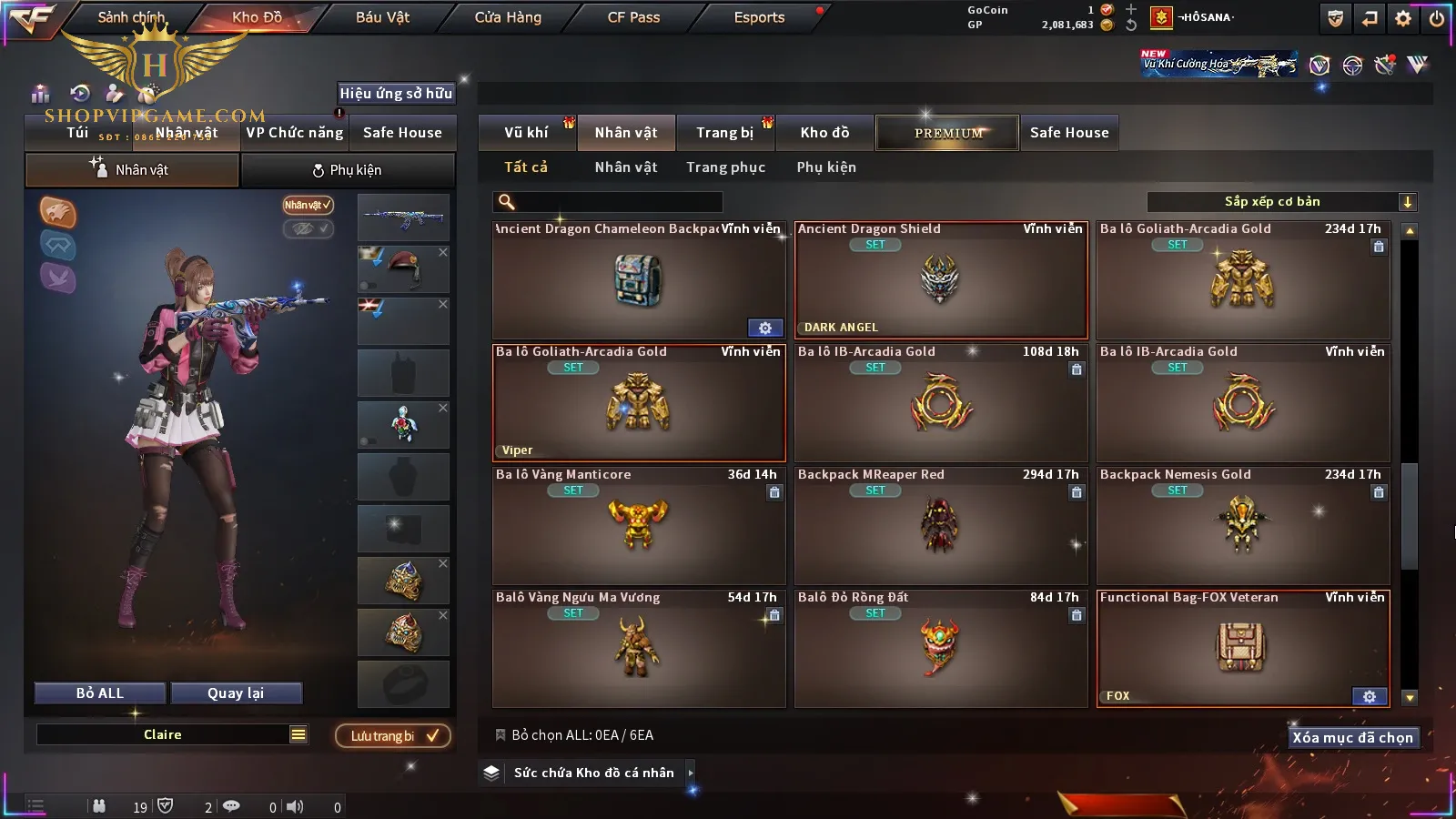
Task: Filter items by Trang phục
Action: pos(725,167)
